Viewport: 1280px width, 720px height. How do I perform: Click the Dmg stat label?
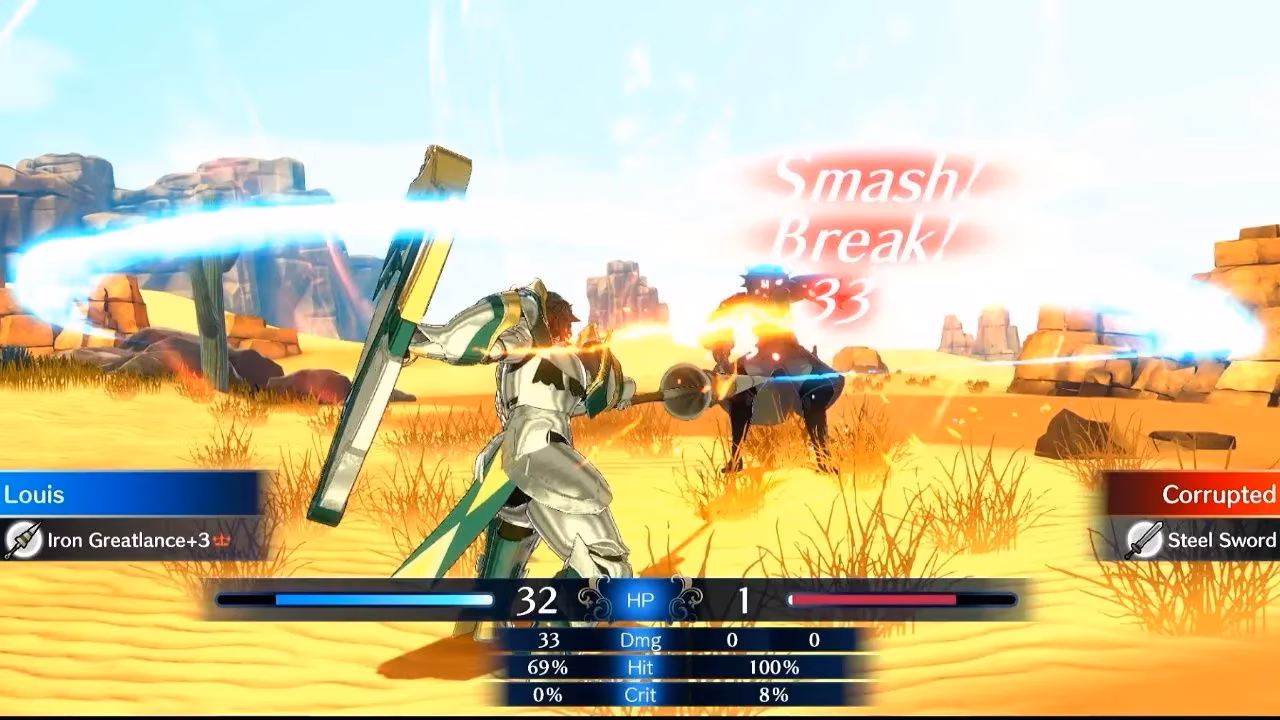640,640
